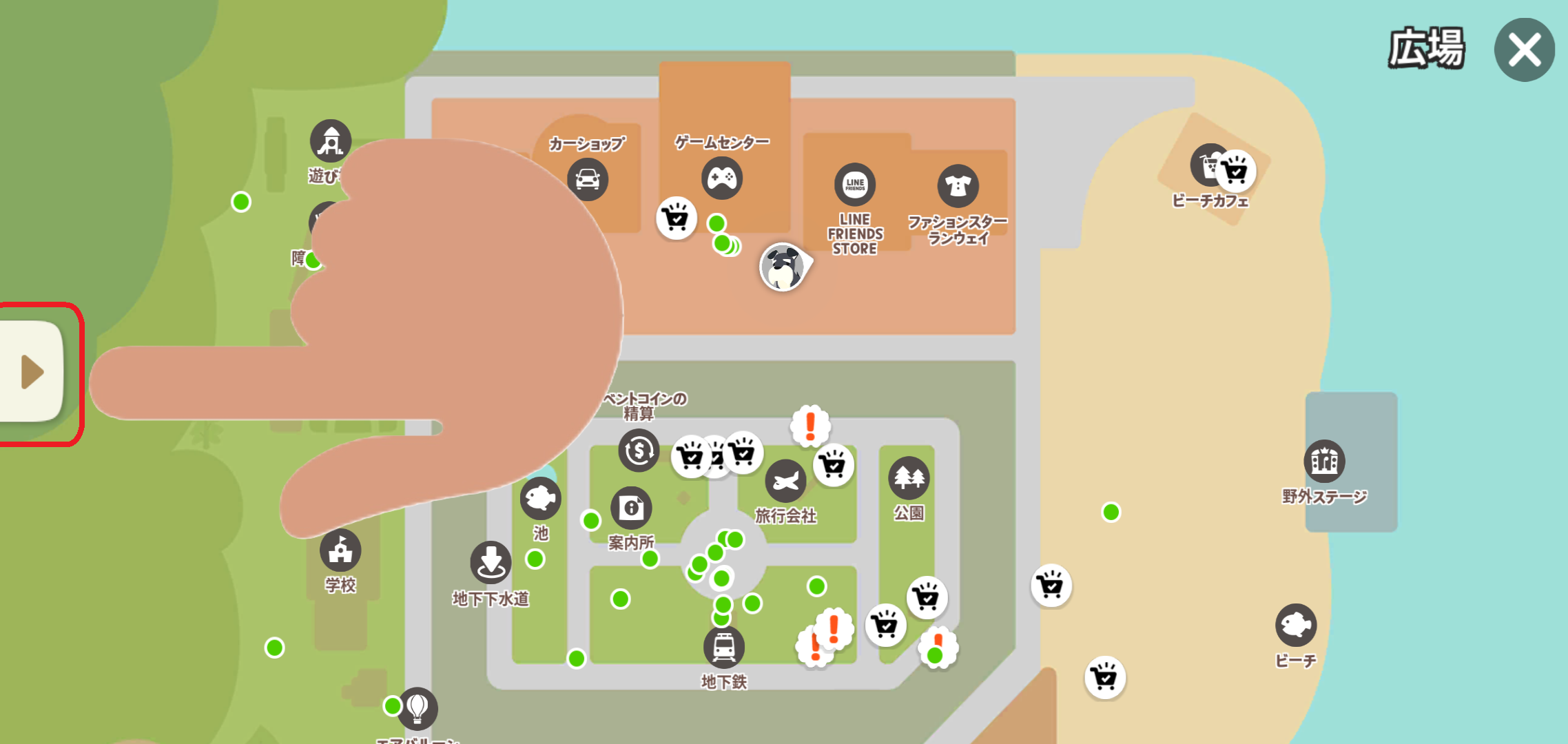Image resolution: width=1568 pixels, height=744 pixels.
Task: Select the subway train marker
Action: pyautogui.click(x=723, y=647)
